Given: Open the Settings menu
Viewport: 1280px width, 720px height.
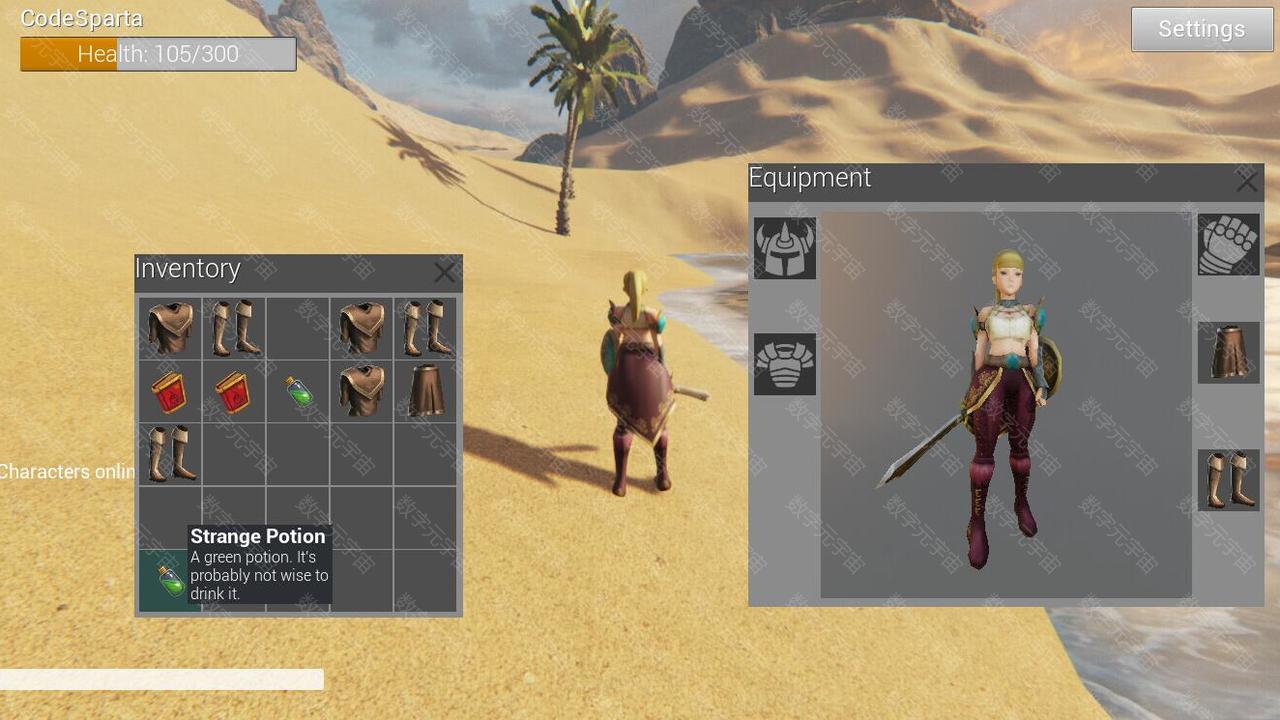Looking at the screenshot, I should coord(1200,29).
